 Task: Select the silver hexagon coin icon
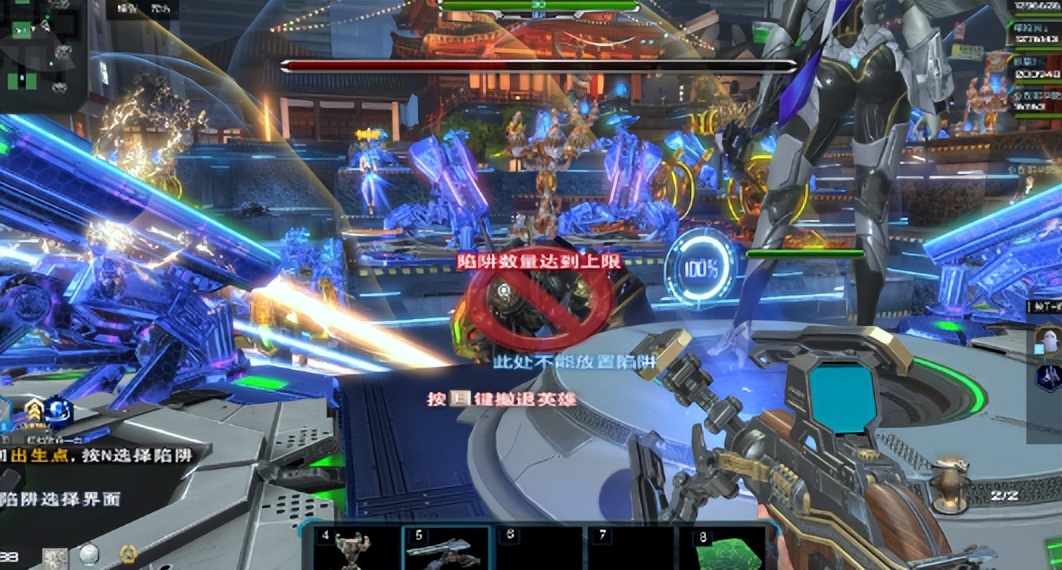coord(89,554)
